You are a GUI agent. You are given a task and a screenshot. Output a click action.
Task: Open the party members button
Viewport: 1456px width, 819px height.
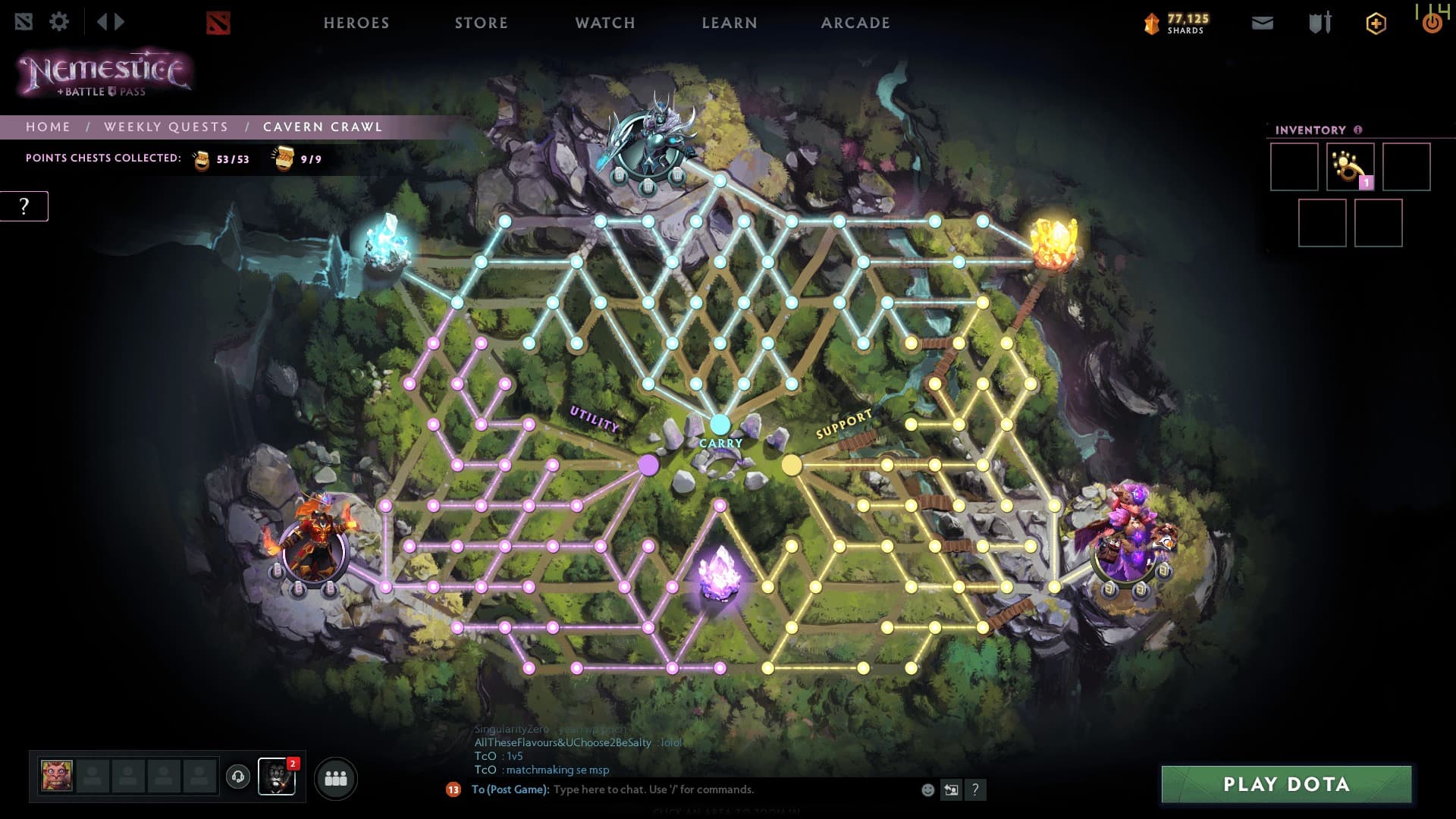pyautogui.click(x=335, y=778)
